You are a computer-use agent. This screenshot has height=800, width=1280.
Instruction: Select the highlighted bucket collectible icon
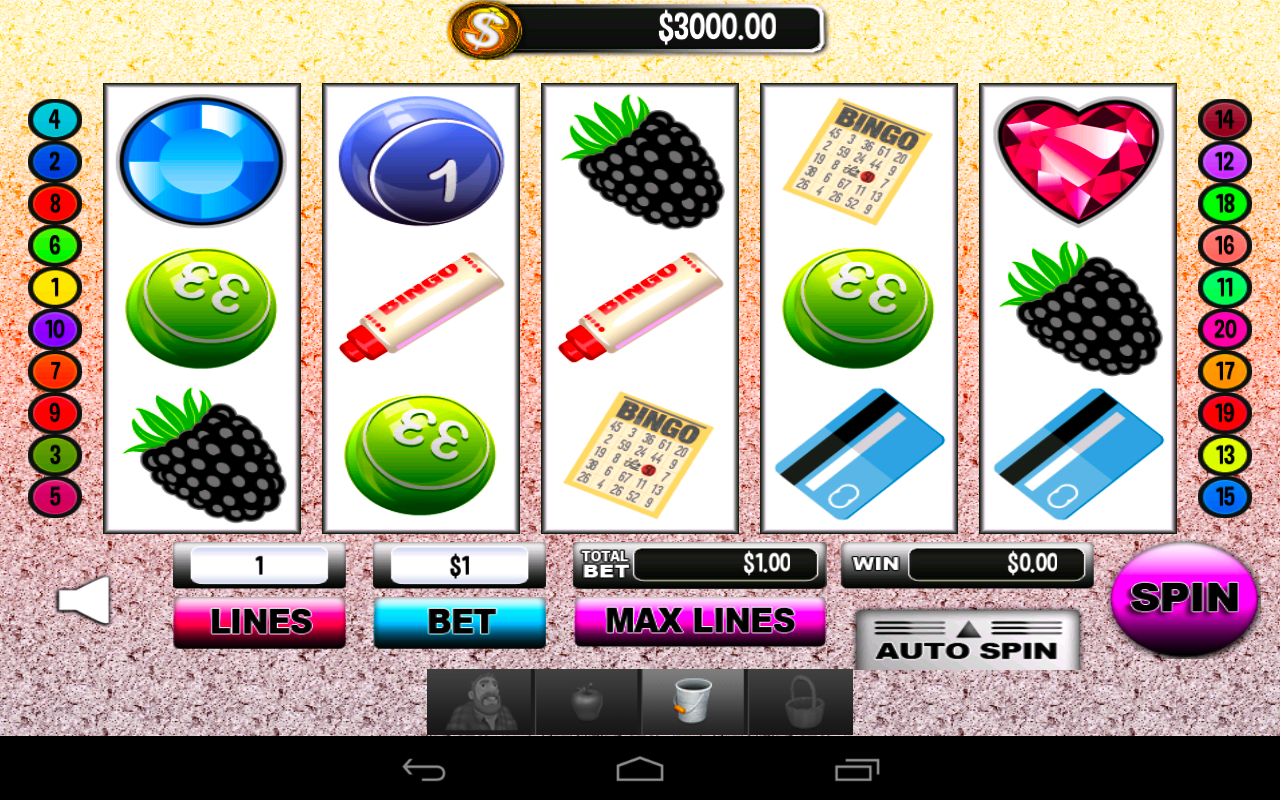pos(692,701)
